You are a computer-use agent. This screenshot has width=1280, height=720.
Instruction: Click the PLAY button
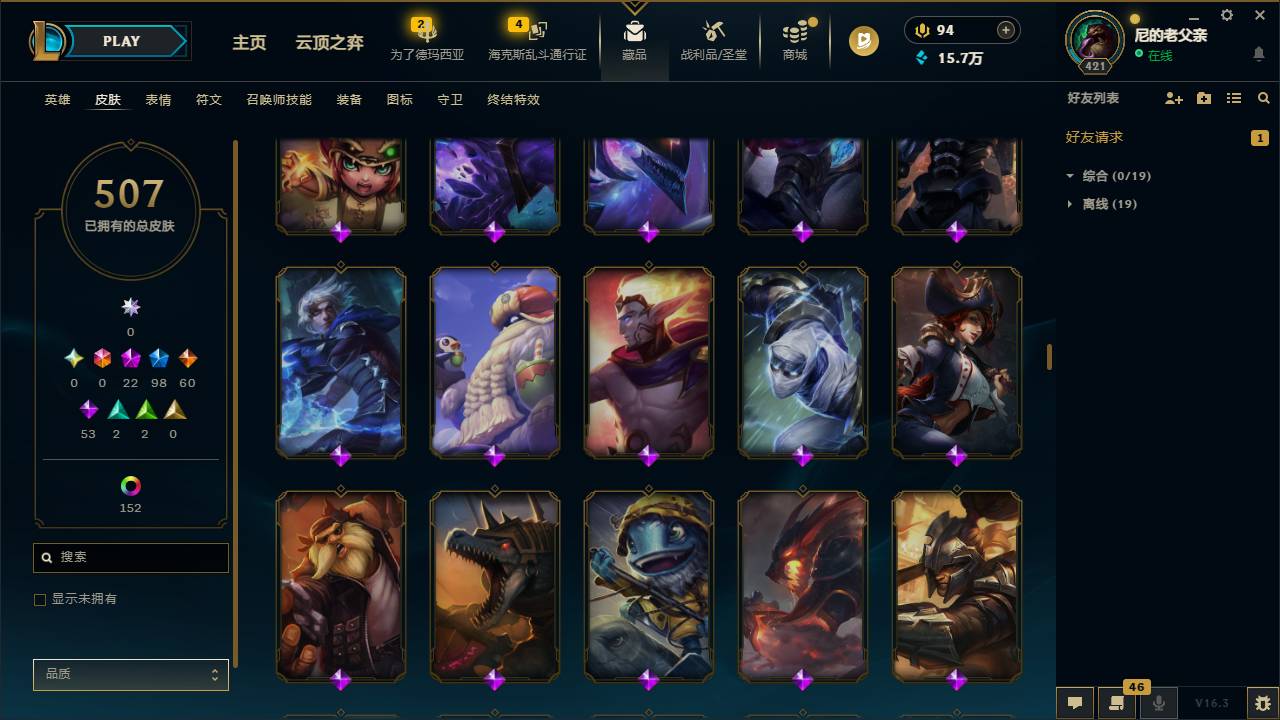tap(121, 41)
